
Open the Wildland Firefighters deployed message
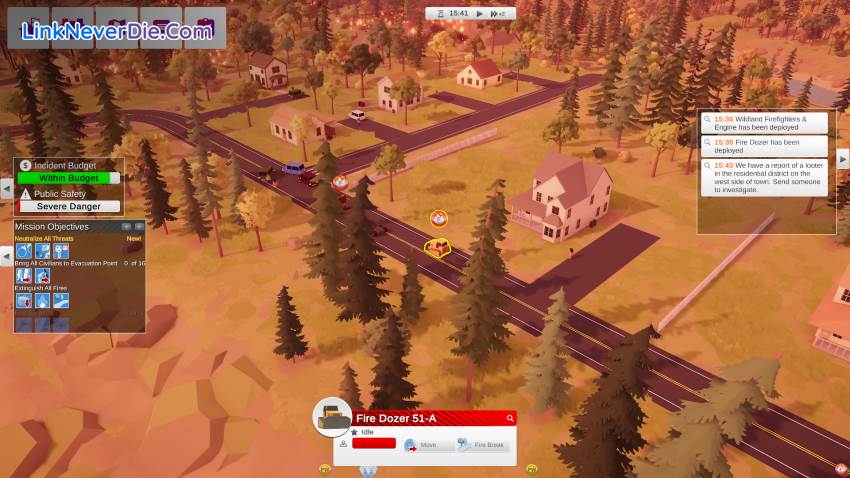tap(767, 122)
